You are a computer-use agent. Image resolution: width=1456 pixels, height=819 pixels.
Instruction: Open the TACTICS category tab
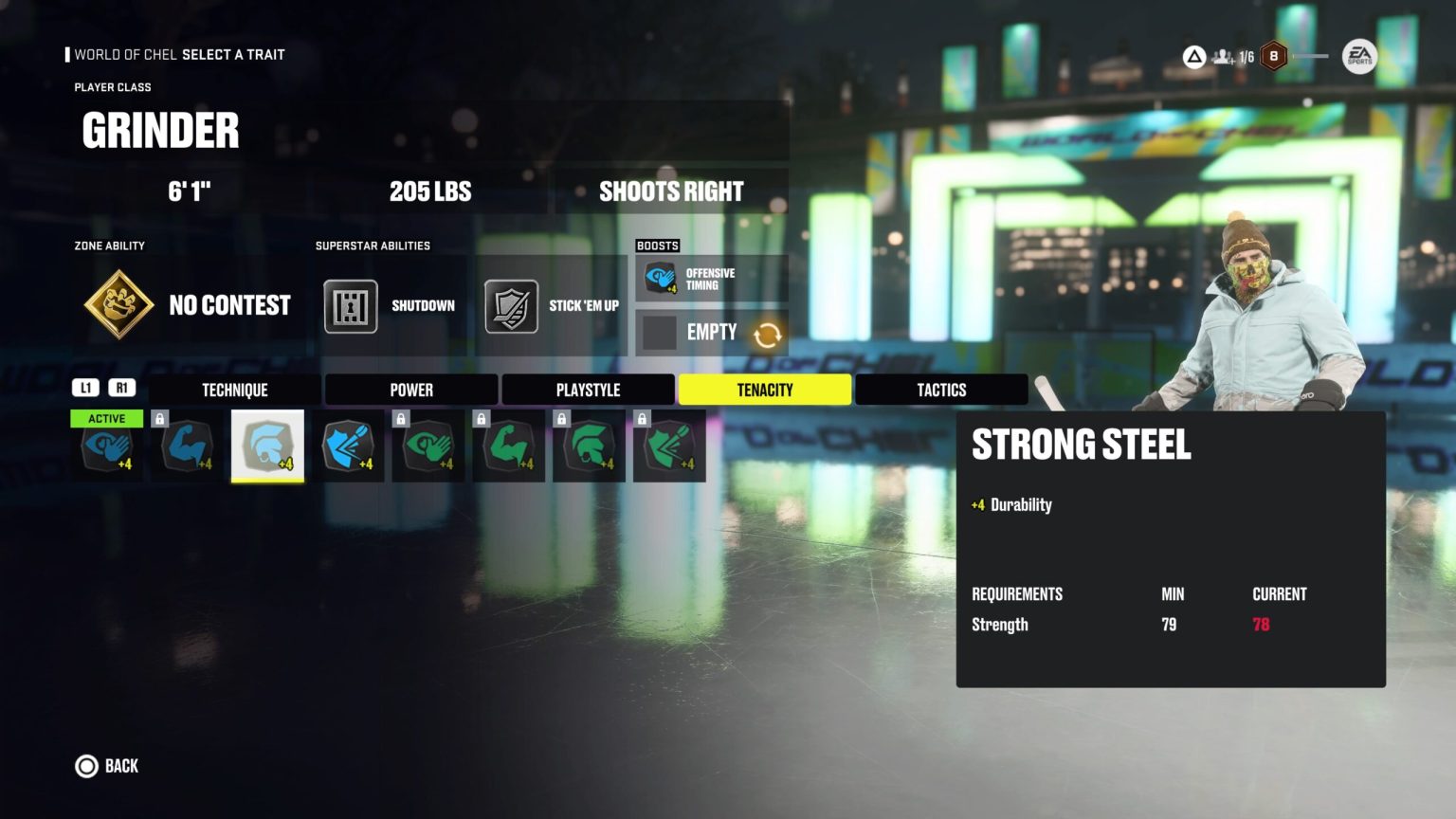click(941, 389)
